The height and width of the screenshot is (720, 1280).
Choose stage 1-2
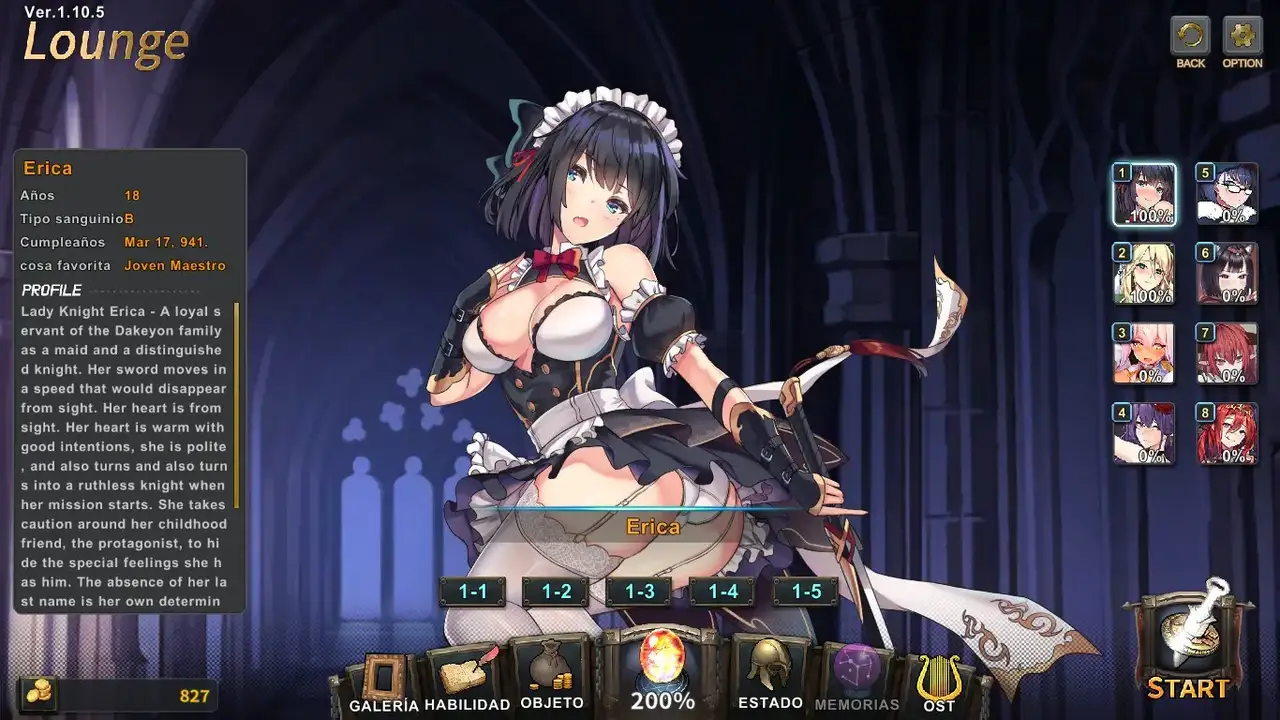[556, 591]
